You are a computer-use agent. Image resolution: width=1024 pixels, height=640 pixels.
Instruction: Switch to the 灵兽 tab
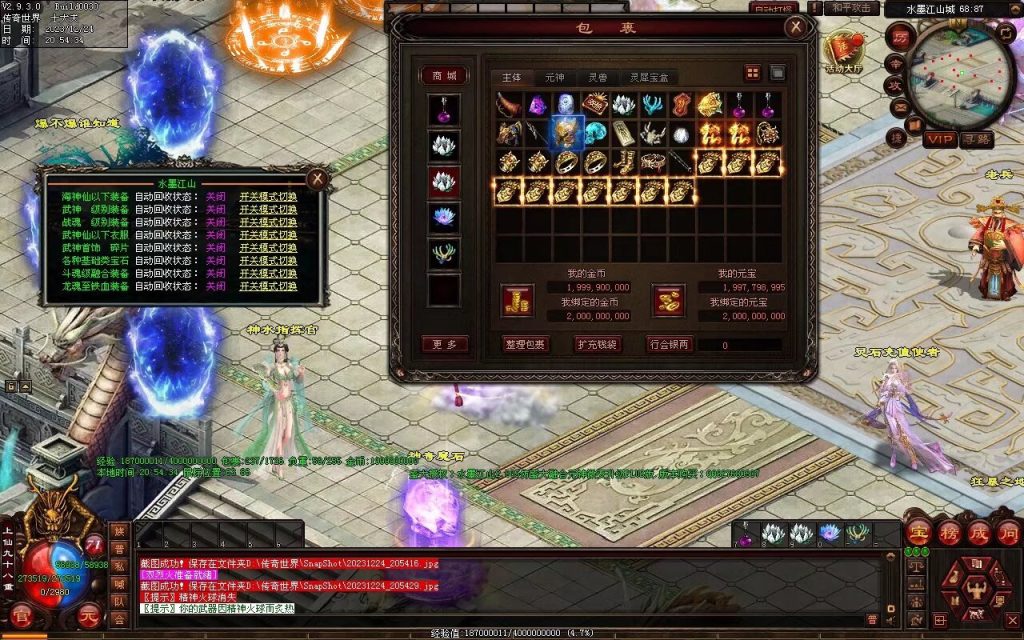pyautogui.click(x=597, y=77)
